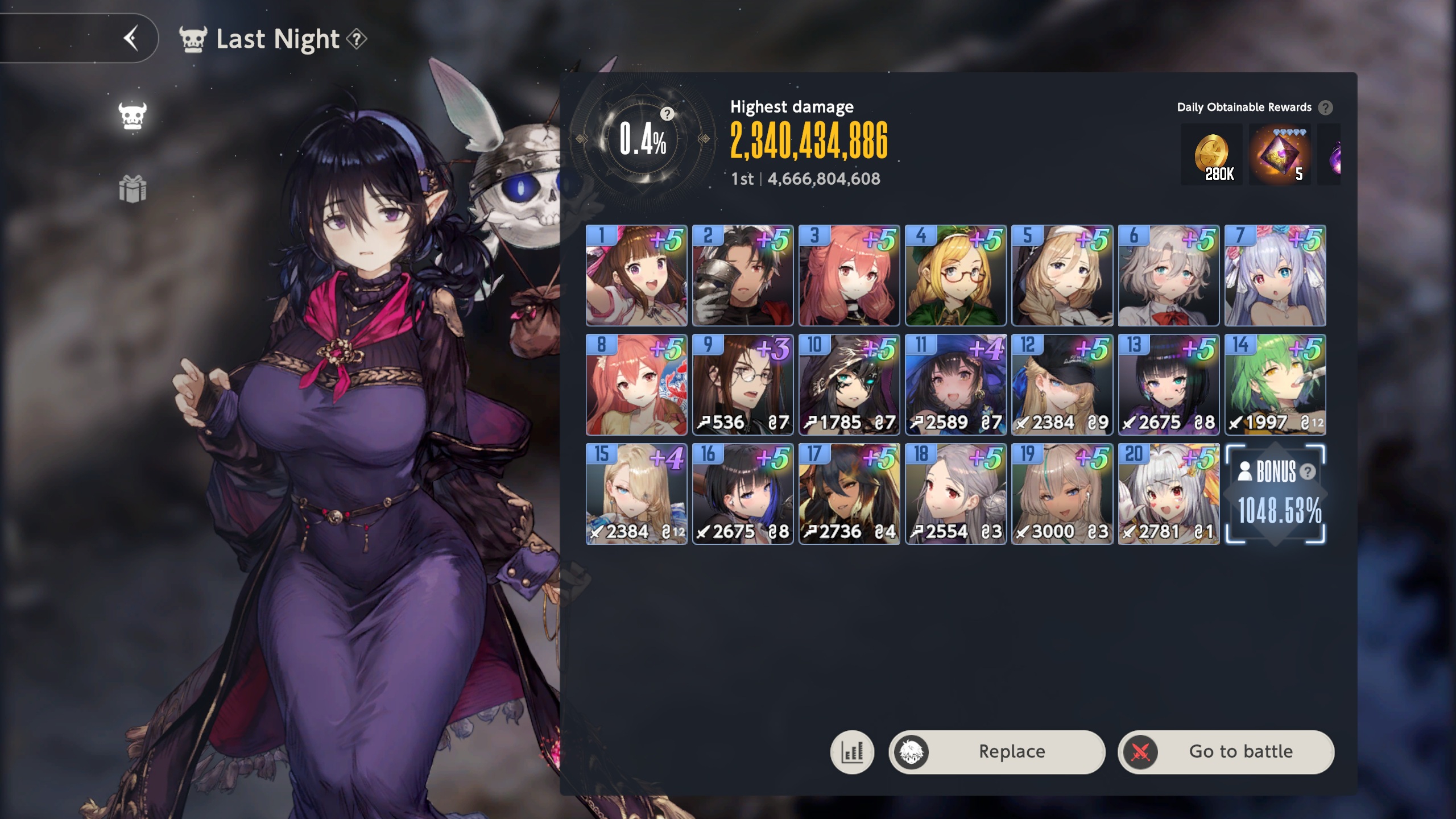1456x819 pixels.
Task: Go back using the arrow button
Action: 131,39
